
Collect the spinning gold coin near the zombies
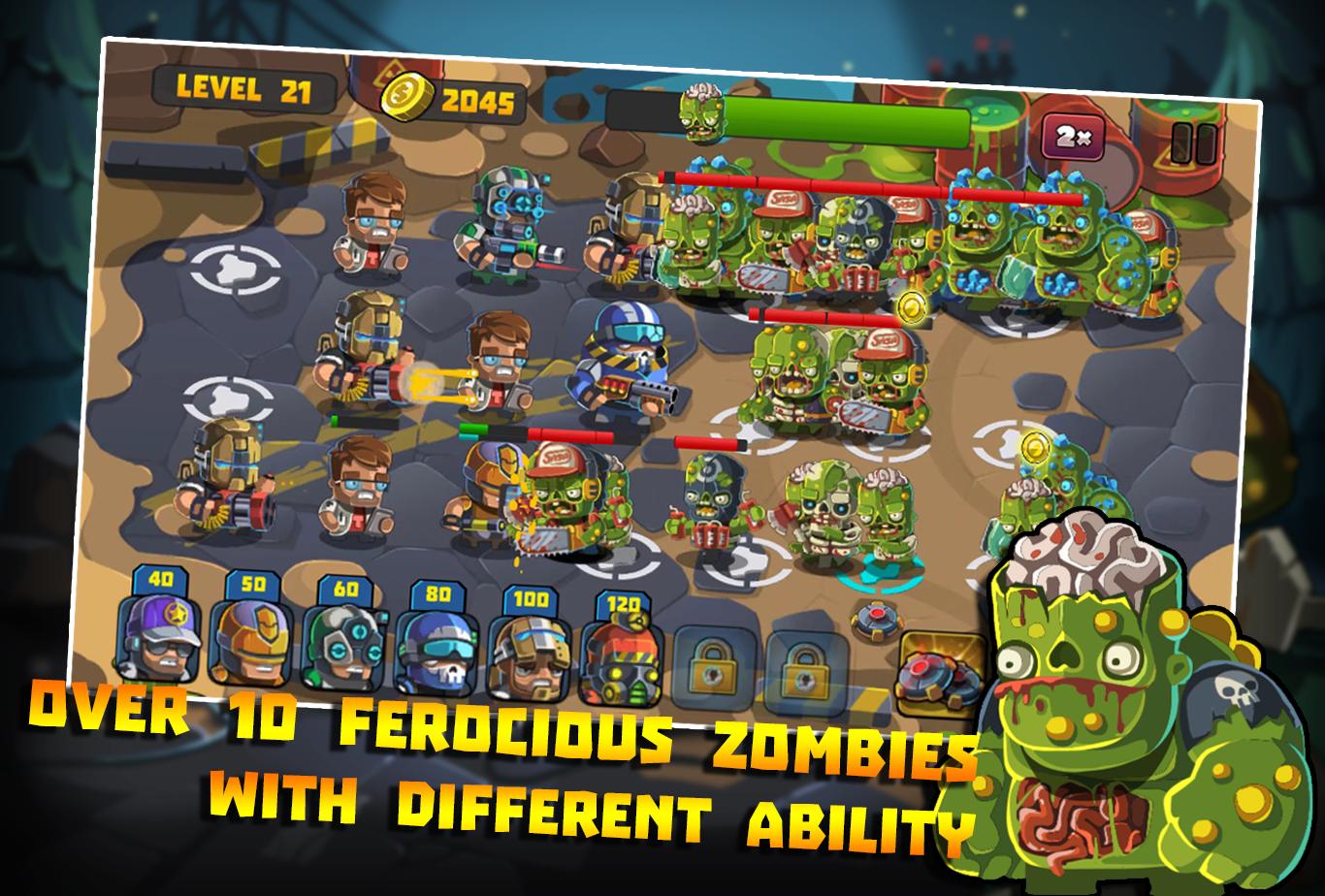coord(913,305)
